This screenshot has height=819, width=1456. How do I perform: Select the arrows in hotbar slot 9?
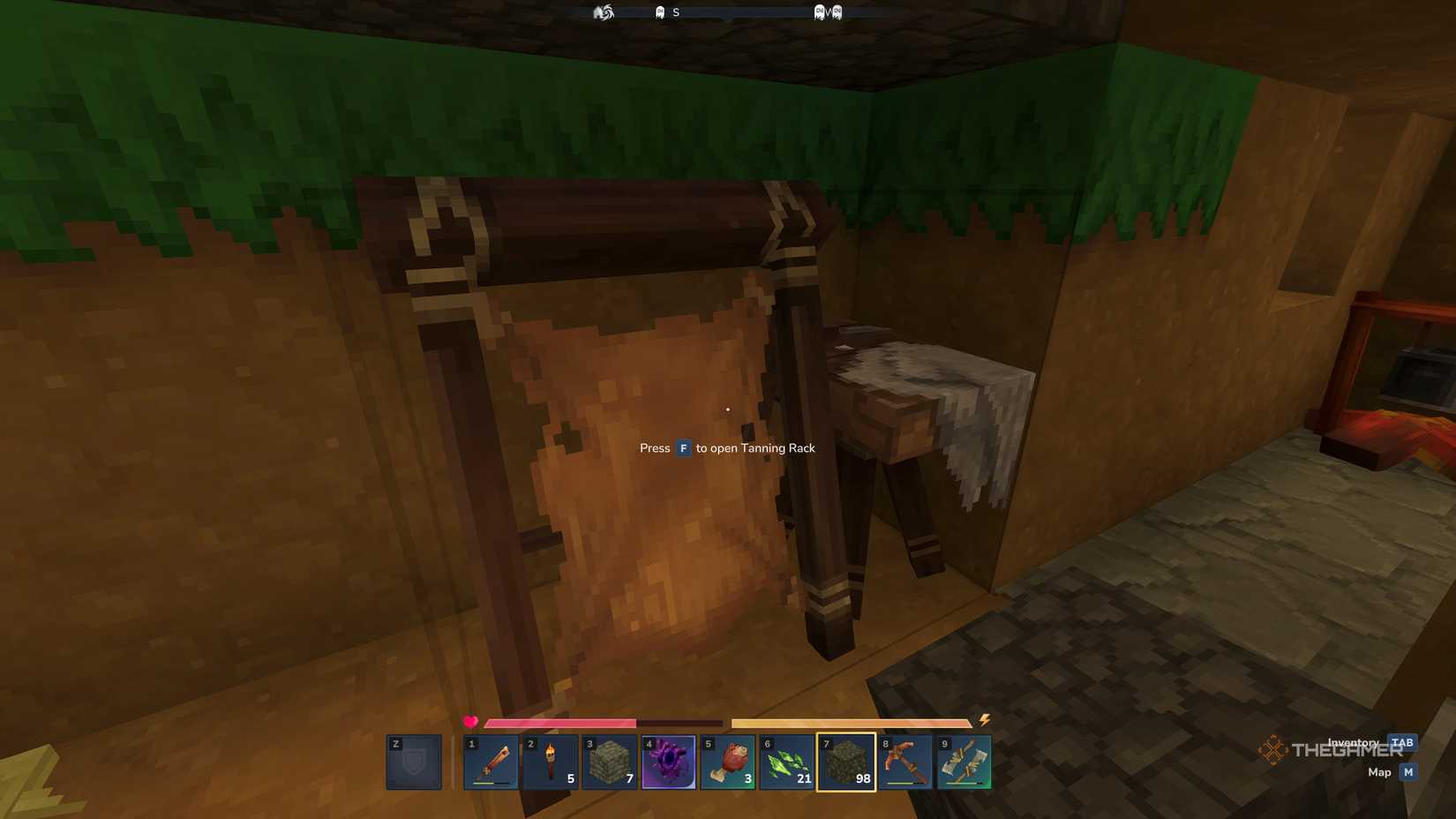coord(965,761)
